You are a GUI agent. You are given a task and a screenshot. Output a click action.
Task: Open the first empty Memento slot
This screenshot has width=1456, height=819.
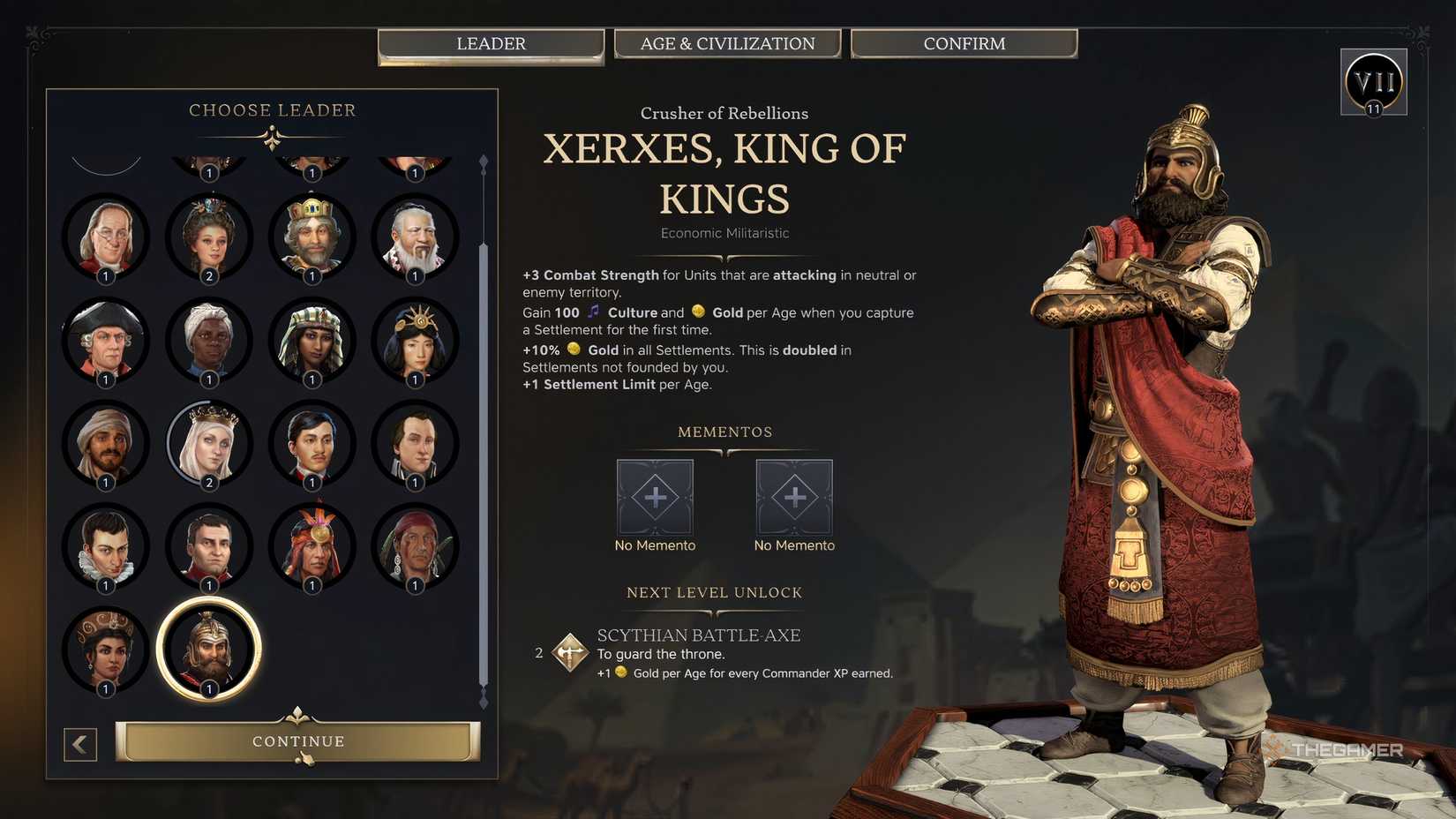655,497
